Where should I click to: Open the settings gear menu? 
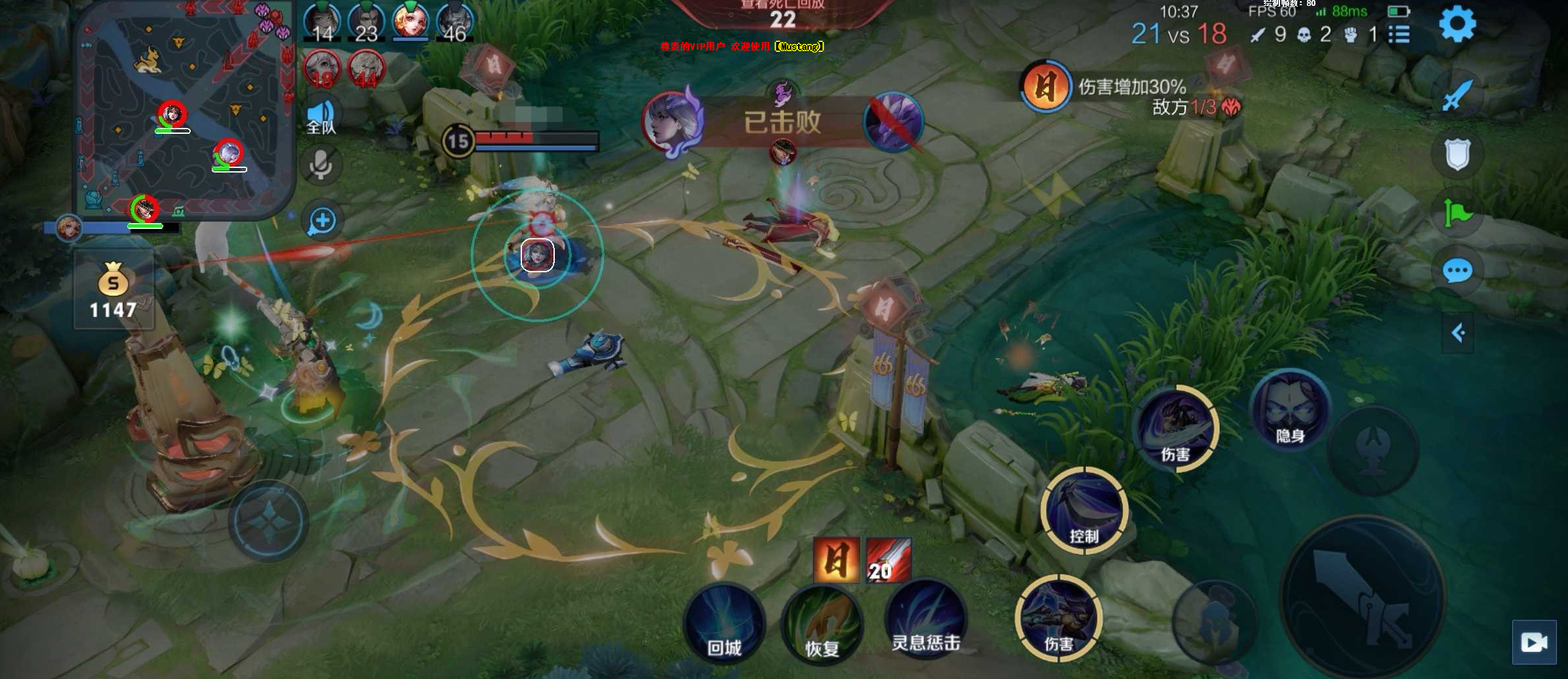tap(1457, 25)
